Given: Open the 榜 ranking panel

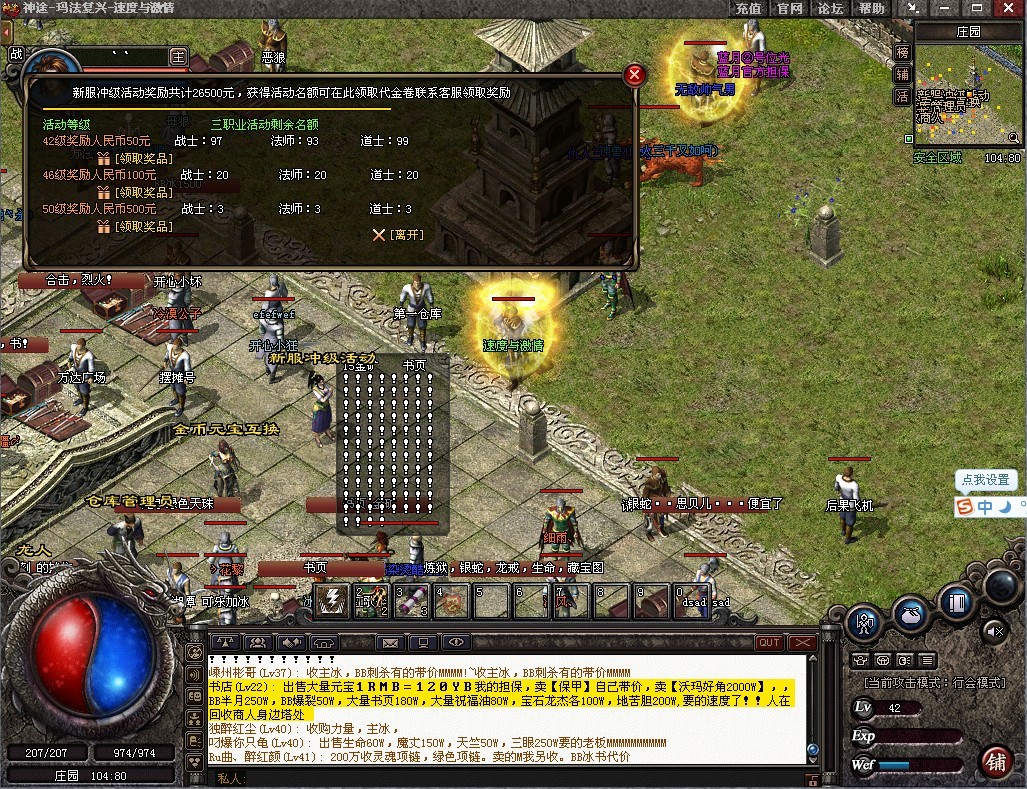Looking at the screenshot, I should [x=902, y=52].
